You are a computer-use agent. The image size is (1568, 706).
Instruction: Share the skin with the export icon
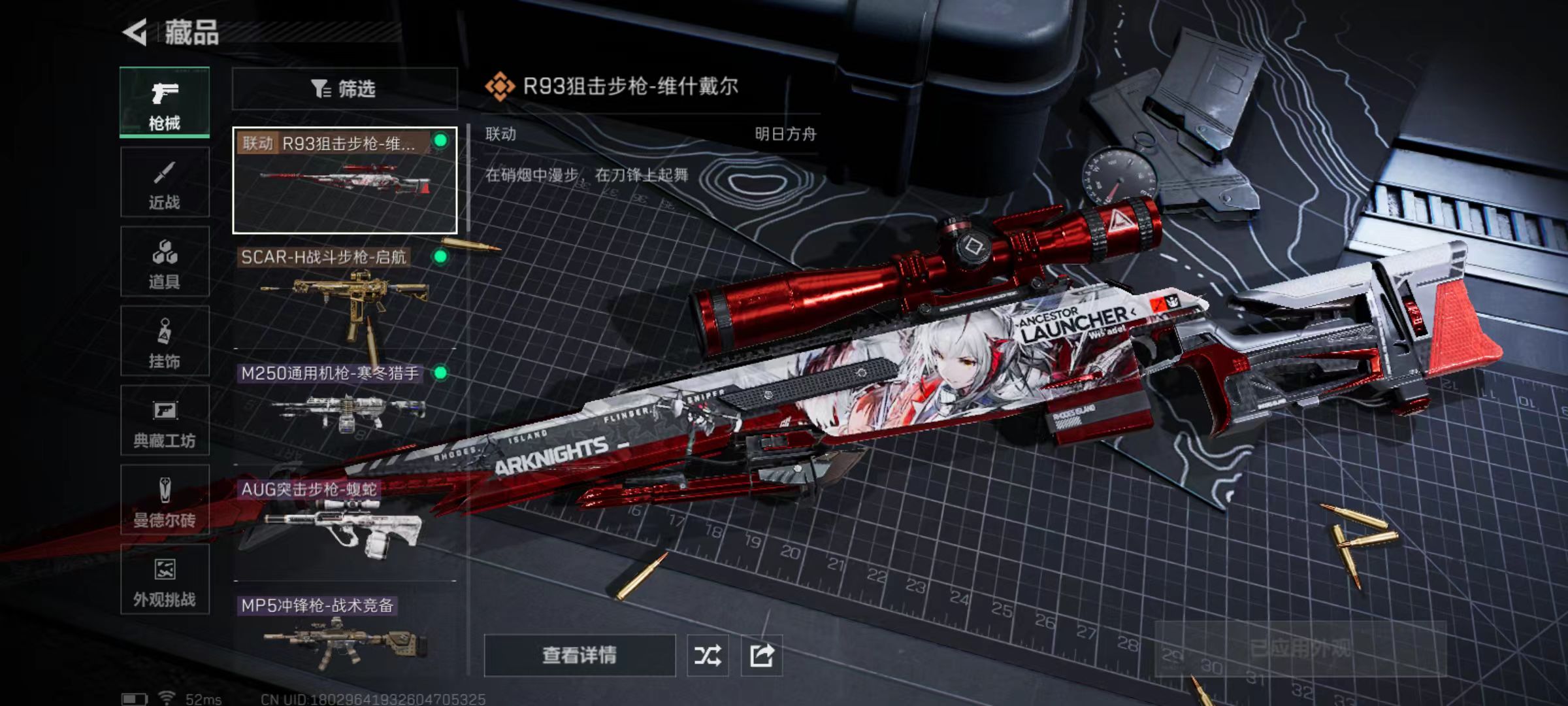(762, 655)
